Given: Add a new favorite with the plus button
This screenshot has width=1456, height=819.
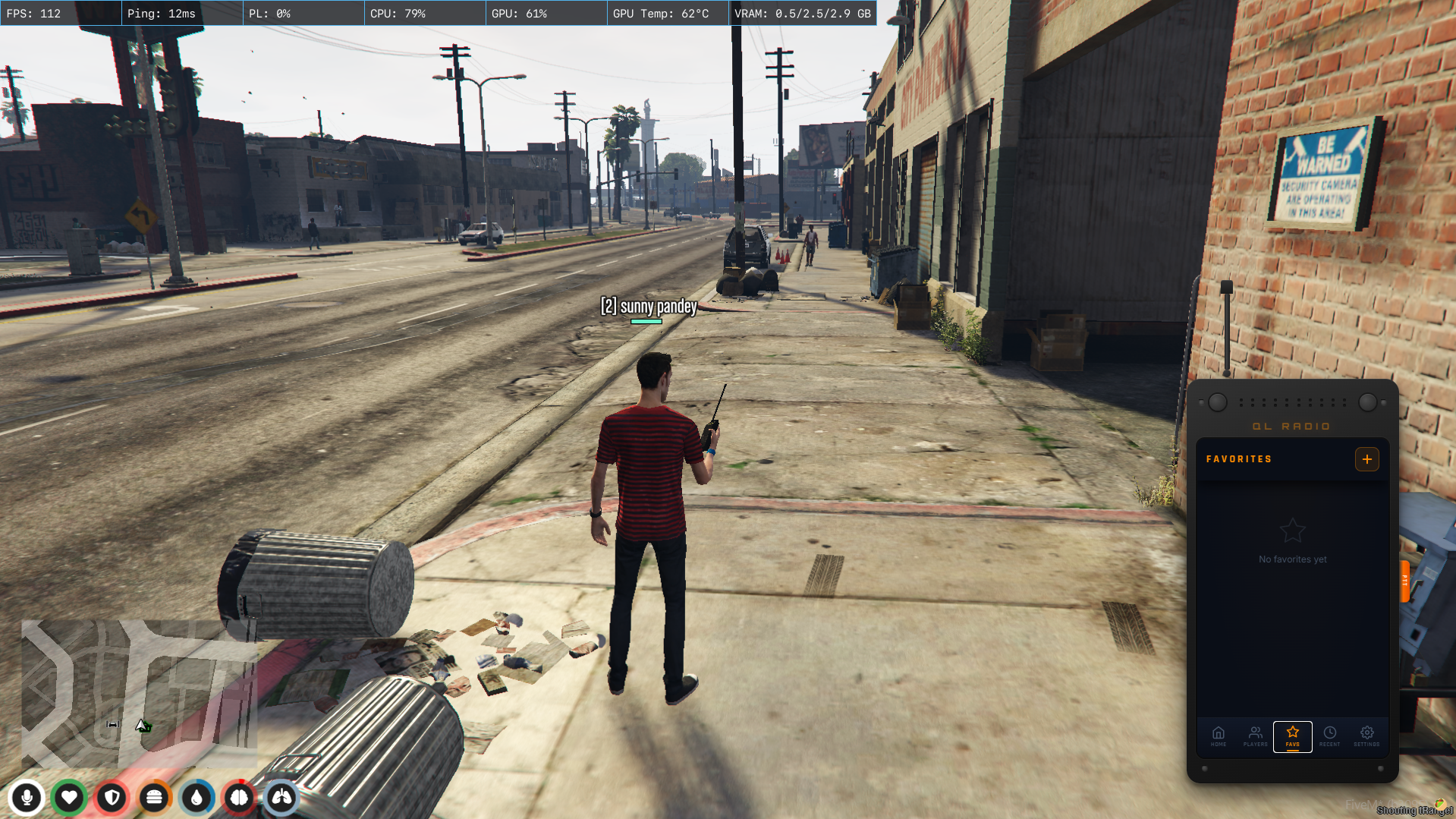Looking at the screenshot, I should click(1366, 459).
